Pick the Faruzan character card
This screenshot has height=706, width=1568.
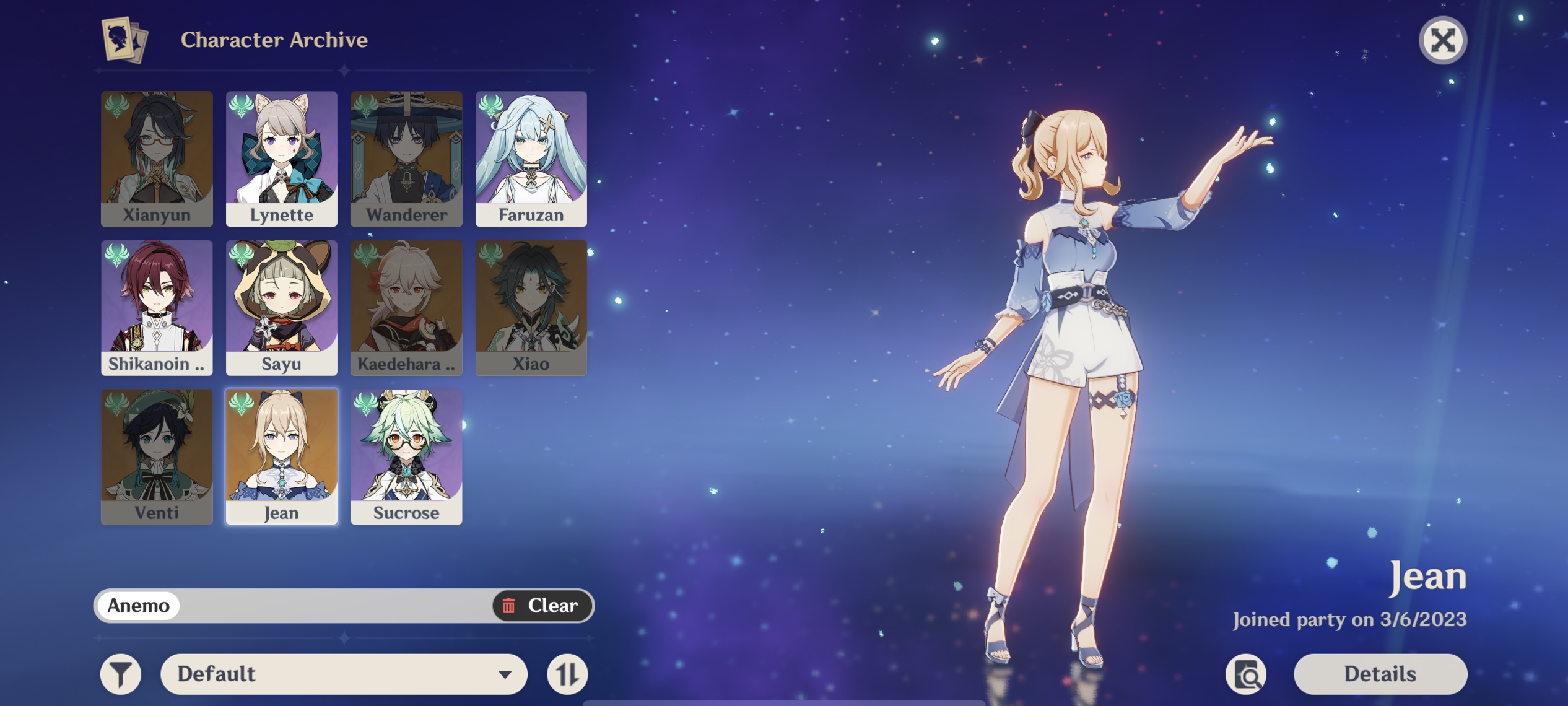[x=531, y=159]
